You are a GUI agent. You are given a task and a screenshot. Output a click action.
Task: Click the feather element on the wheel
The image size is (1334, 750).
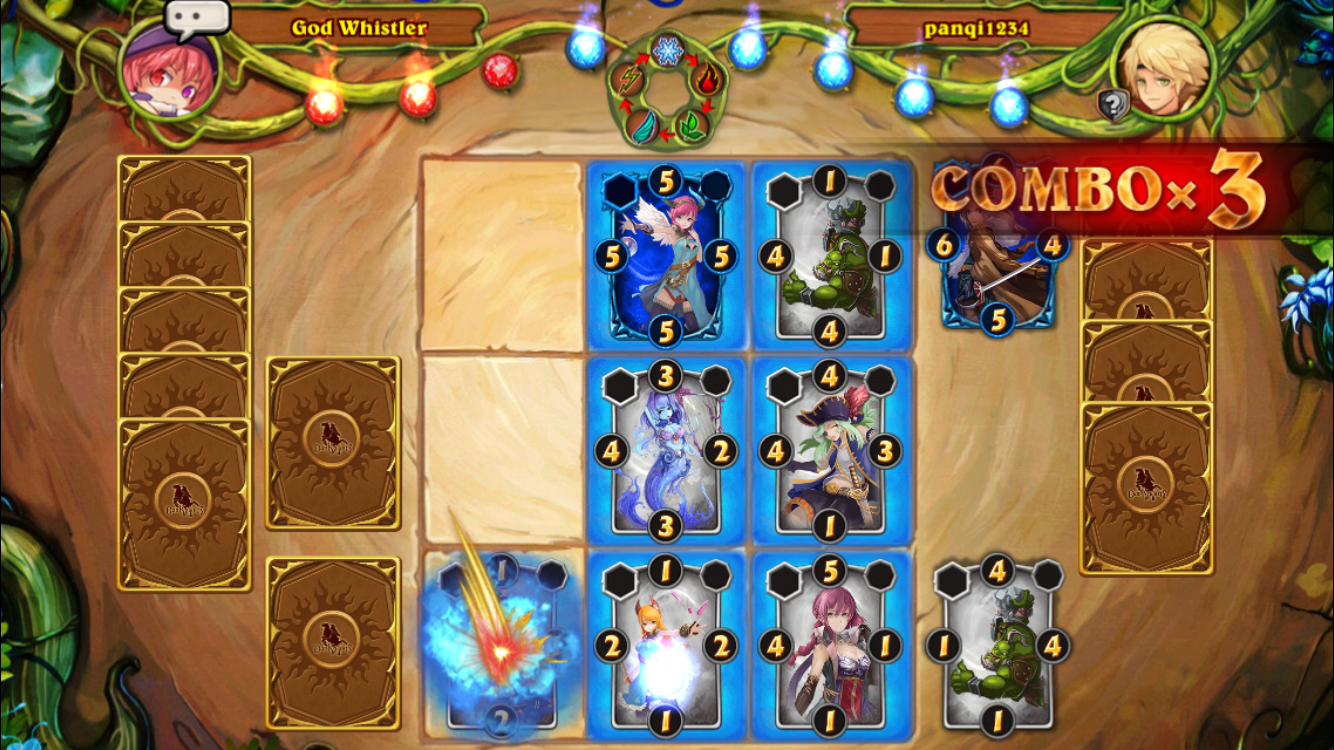[x=643, y=125]
